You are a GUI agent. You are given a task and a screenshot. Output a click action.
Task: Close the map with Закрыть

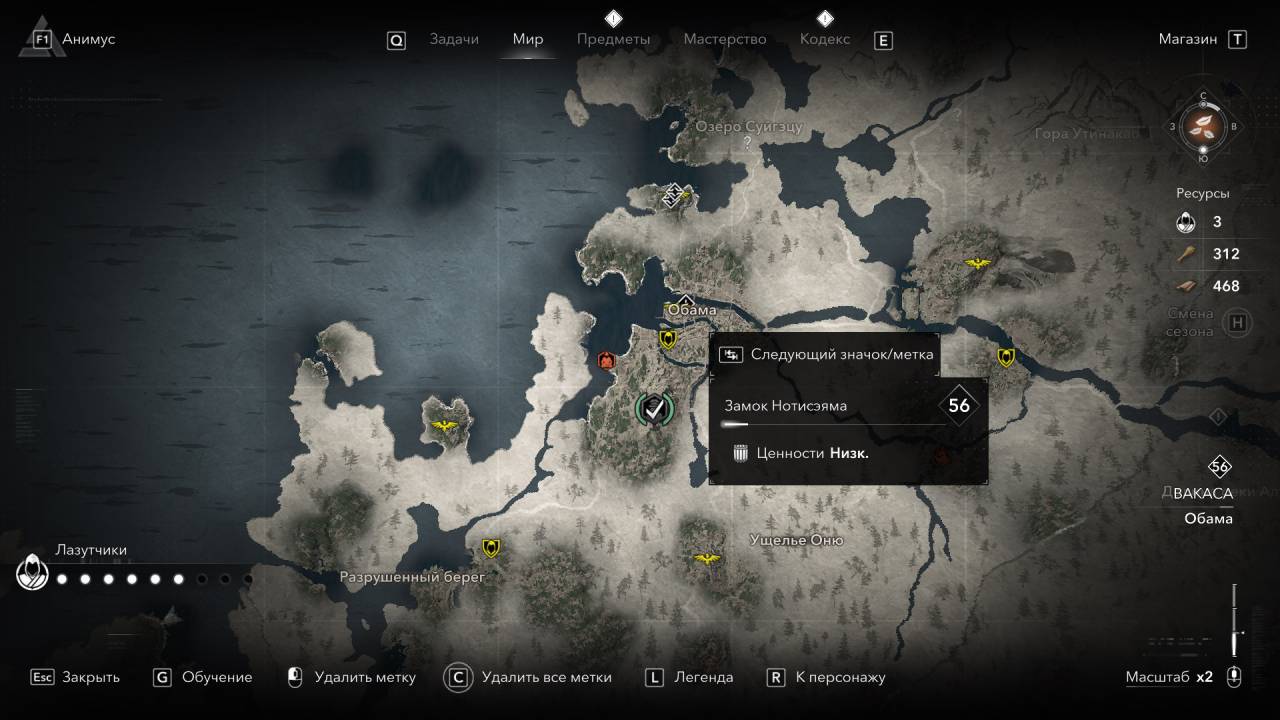coord(90,677)
